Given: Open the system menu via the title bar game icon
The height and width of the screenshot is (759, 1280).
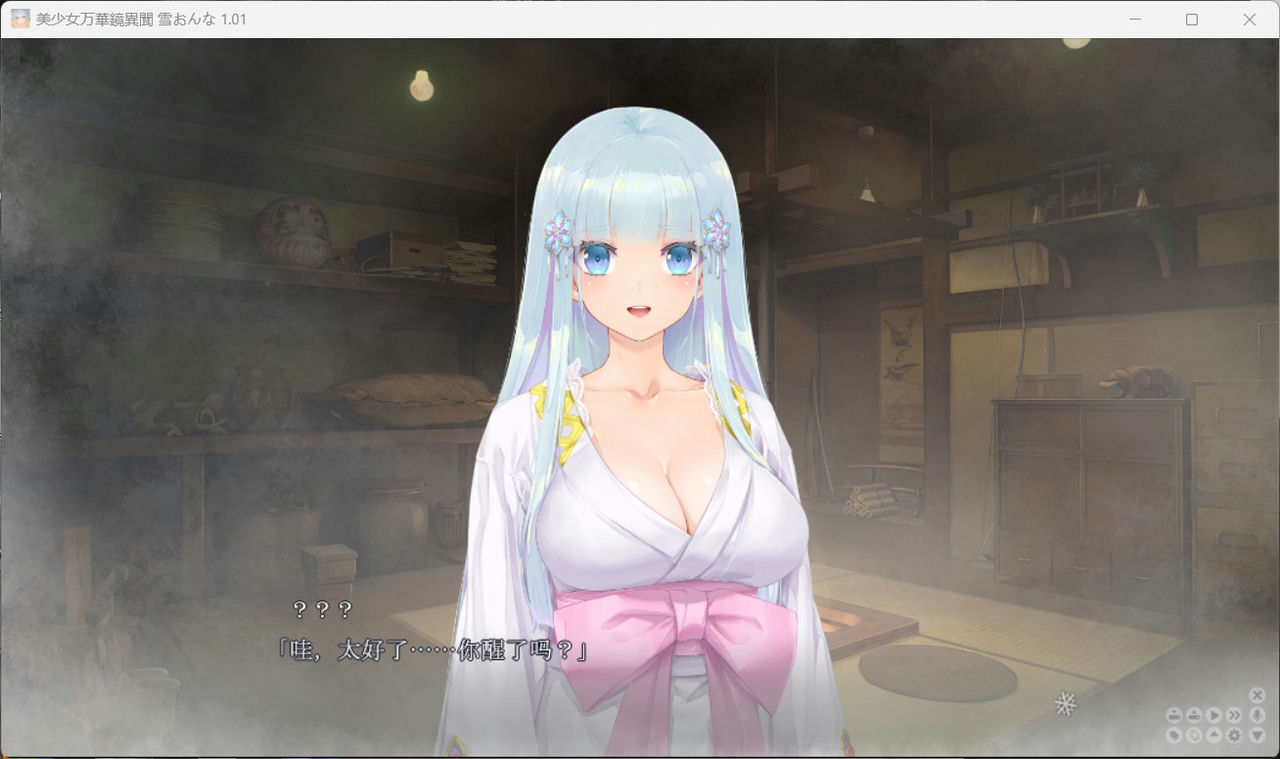Looking at the screenshot, I should tap(18, 19).
